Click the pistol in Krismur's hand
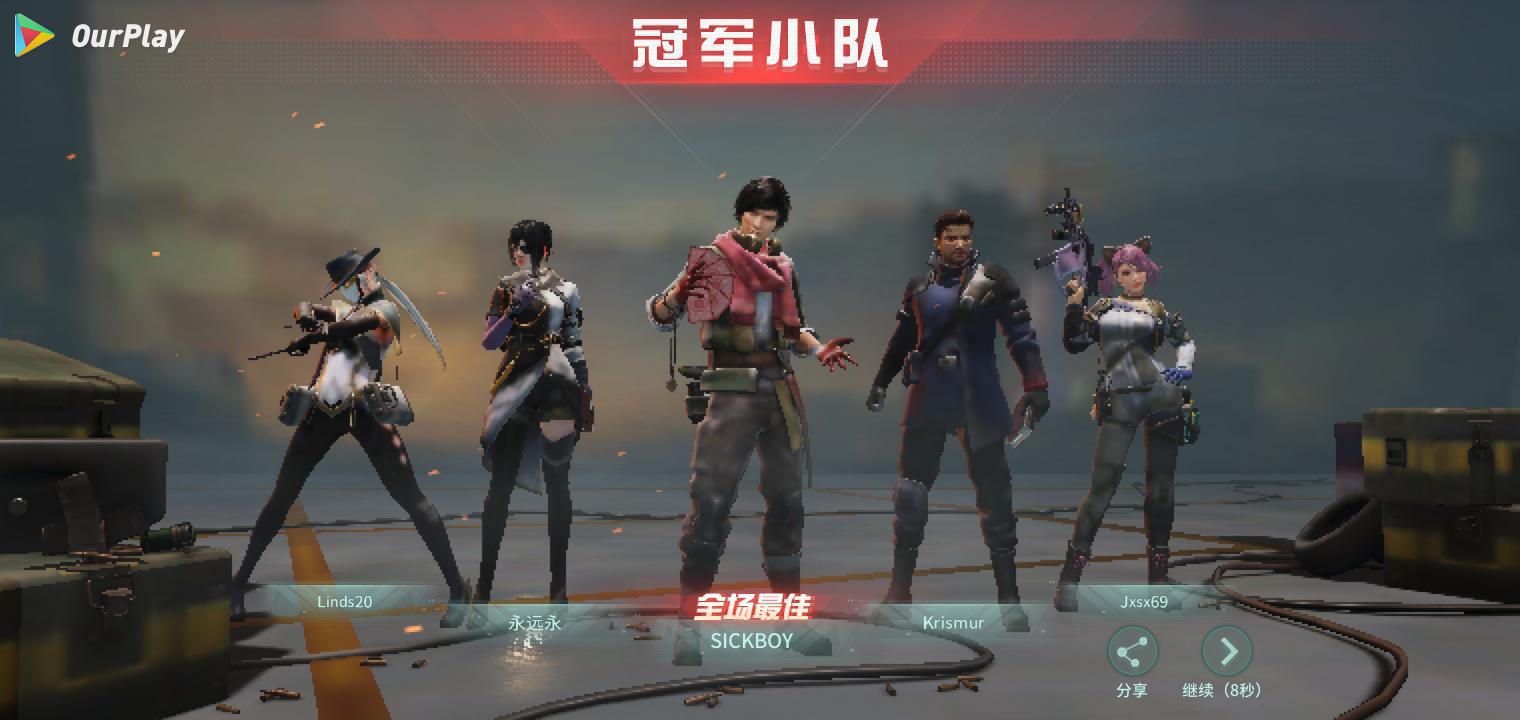Viewport: 1520px width, 720px height. click(1020, 430)
